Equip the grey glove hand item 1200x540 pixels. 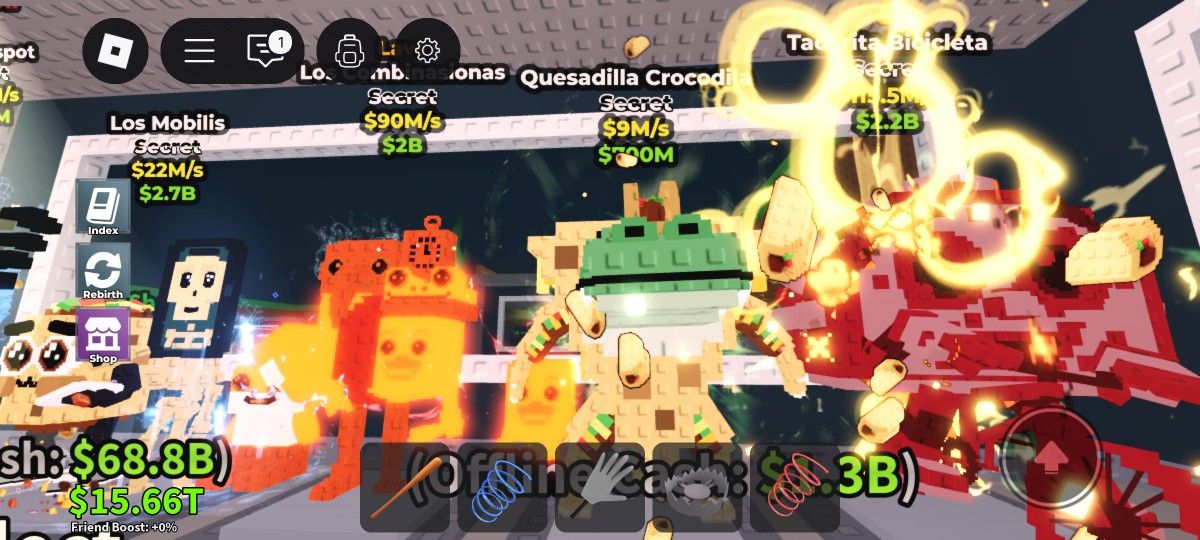coord(600,487)
